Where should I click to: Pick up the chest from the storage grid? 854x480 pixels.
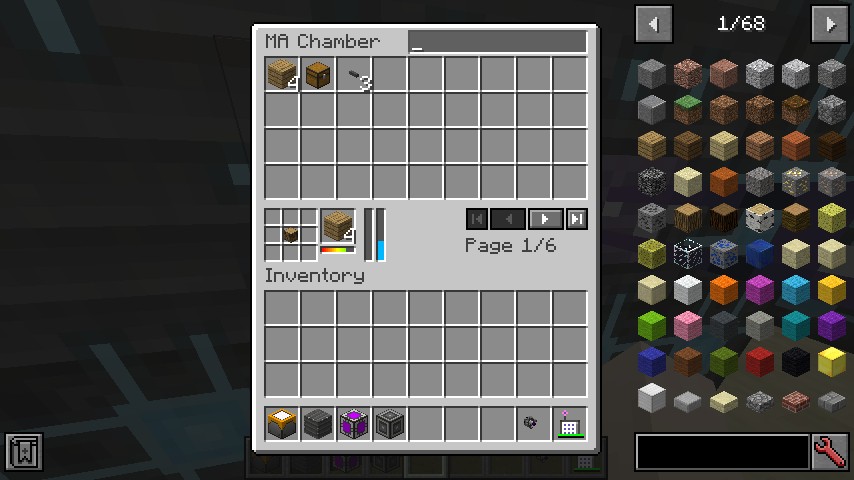tap(317, 75)
